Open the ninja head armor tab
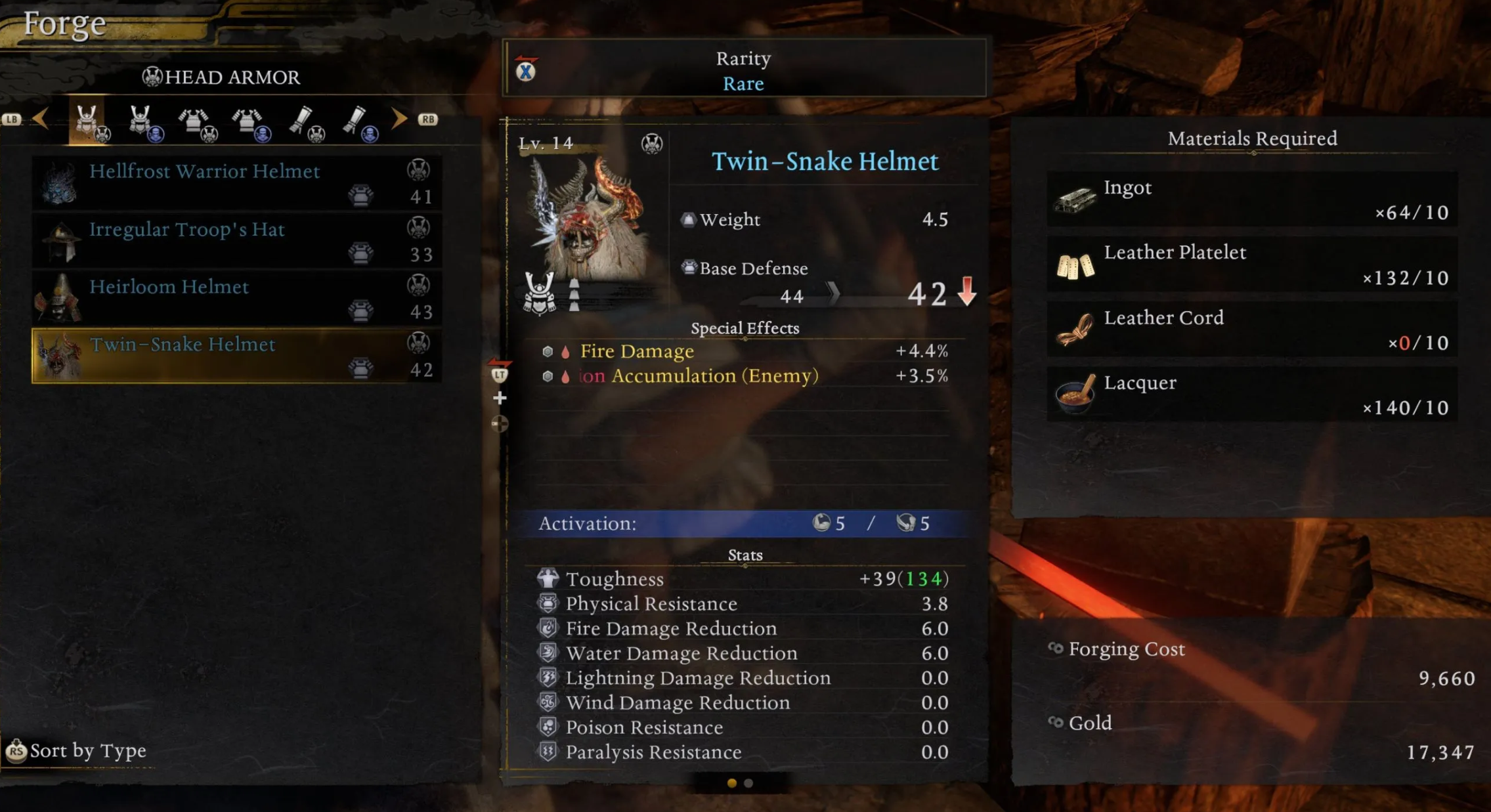This screenshot has width=1491, height=812. [142, 121]
